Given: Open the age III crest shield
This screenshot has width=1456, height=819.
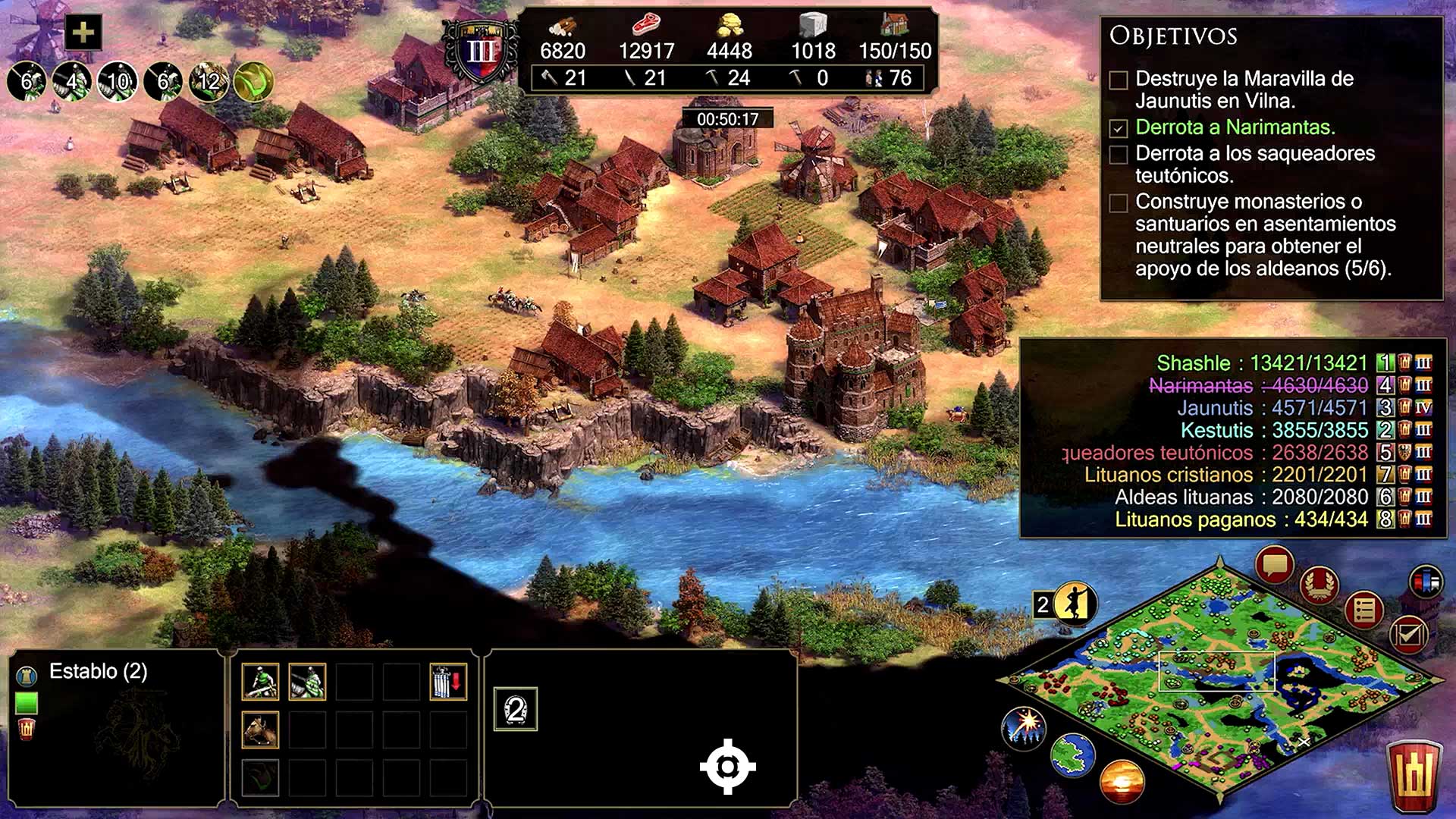Looking at the screenshot, I should [x=481, y=52].
